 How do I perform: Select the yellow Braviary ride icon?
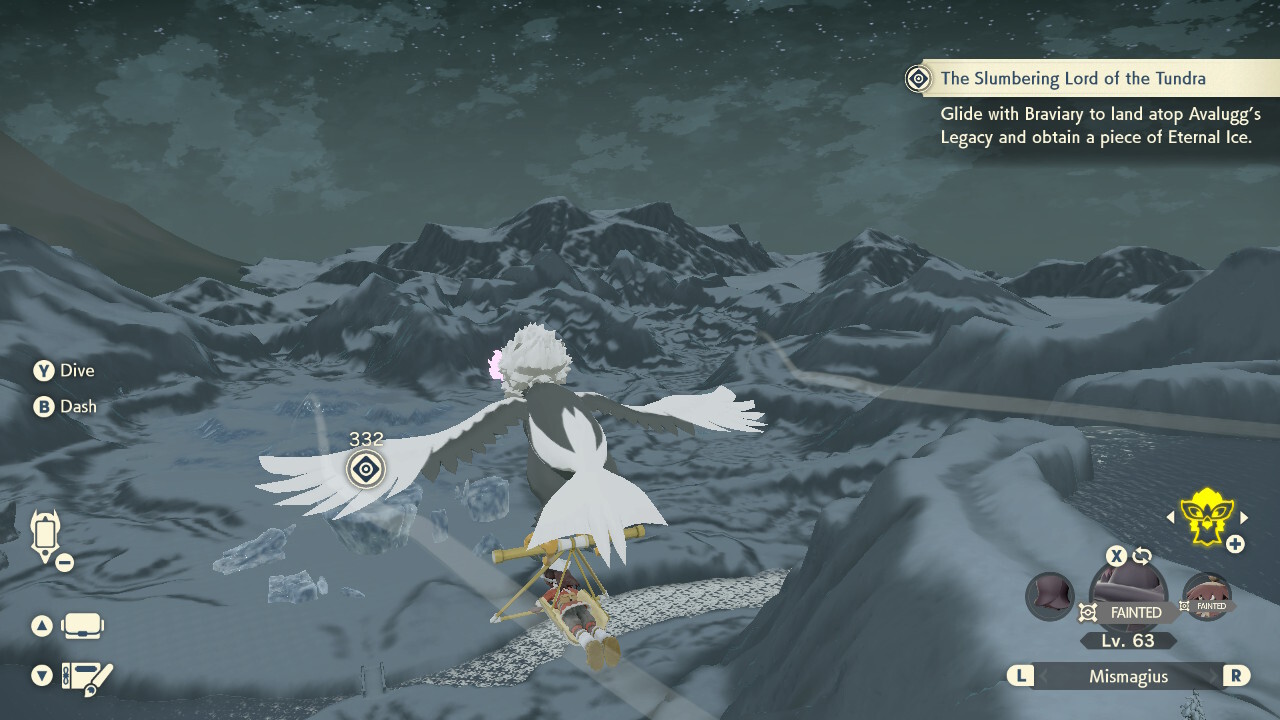pyautogui.click(x=1206, y=516)
